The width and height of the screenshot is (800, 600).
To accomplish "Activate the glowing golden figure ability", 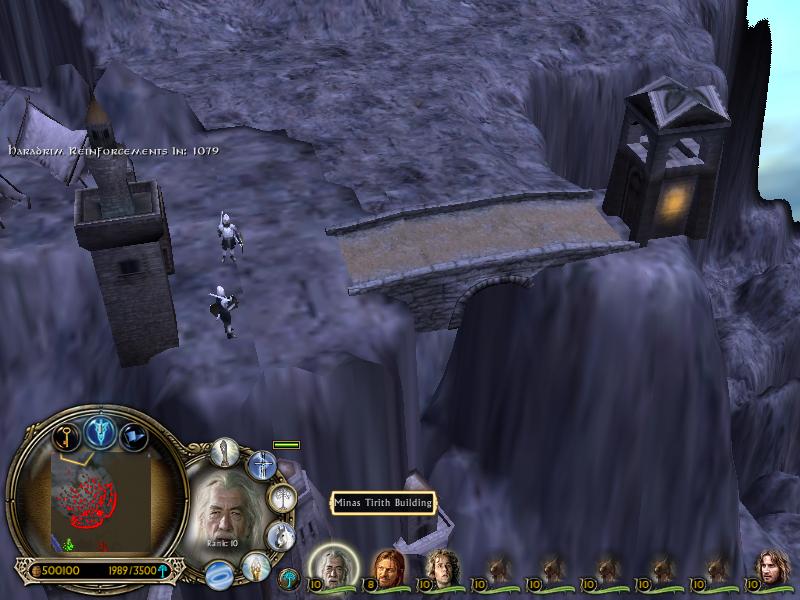I will 255,567.
